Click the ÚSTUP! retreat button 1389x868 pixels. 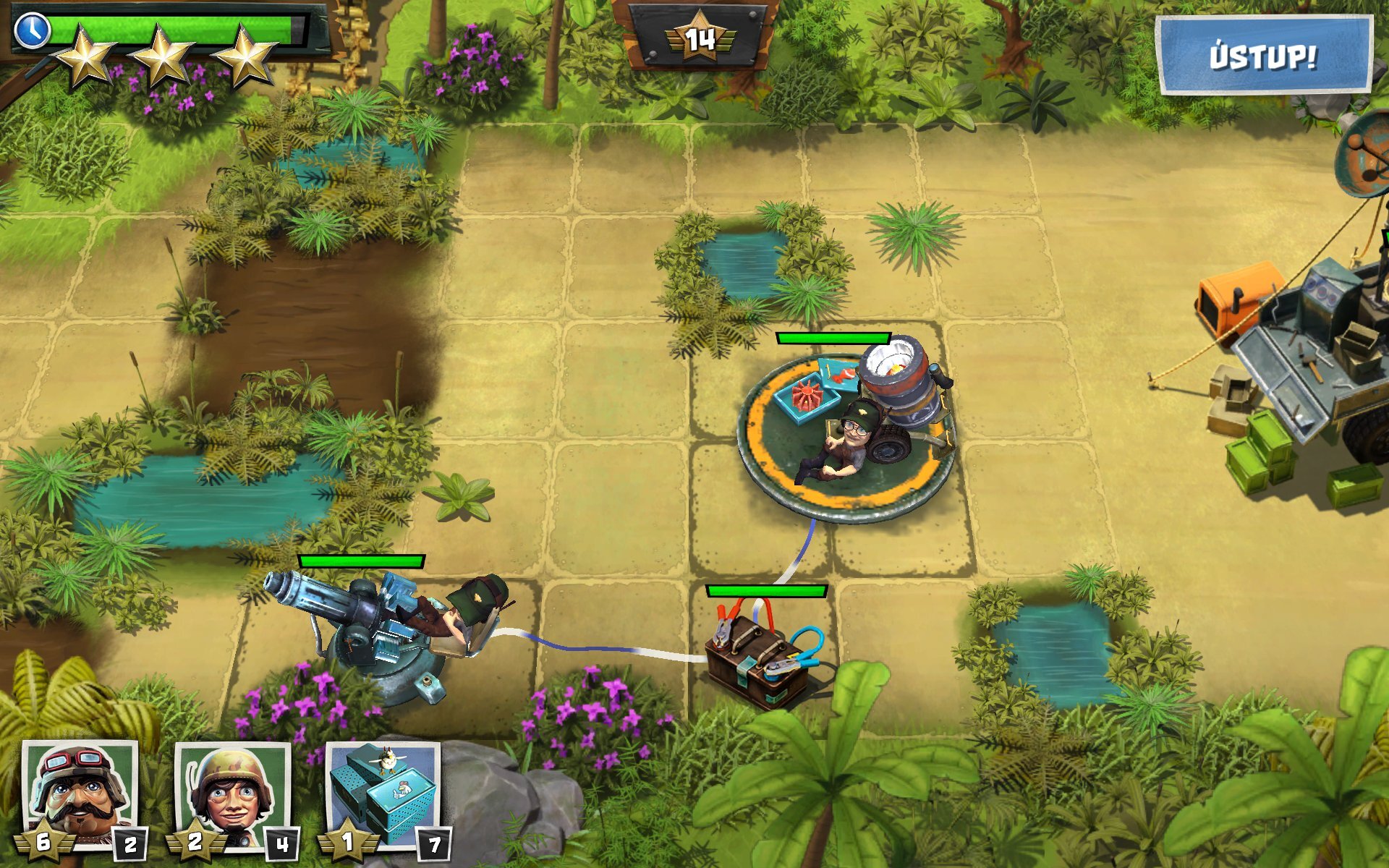click(x=1263, y=56)
